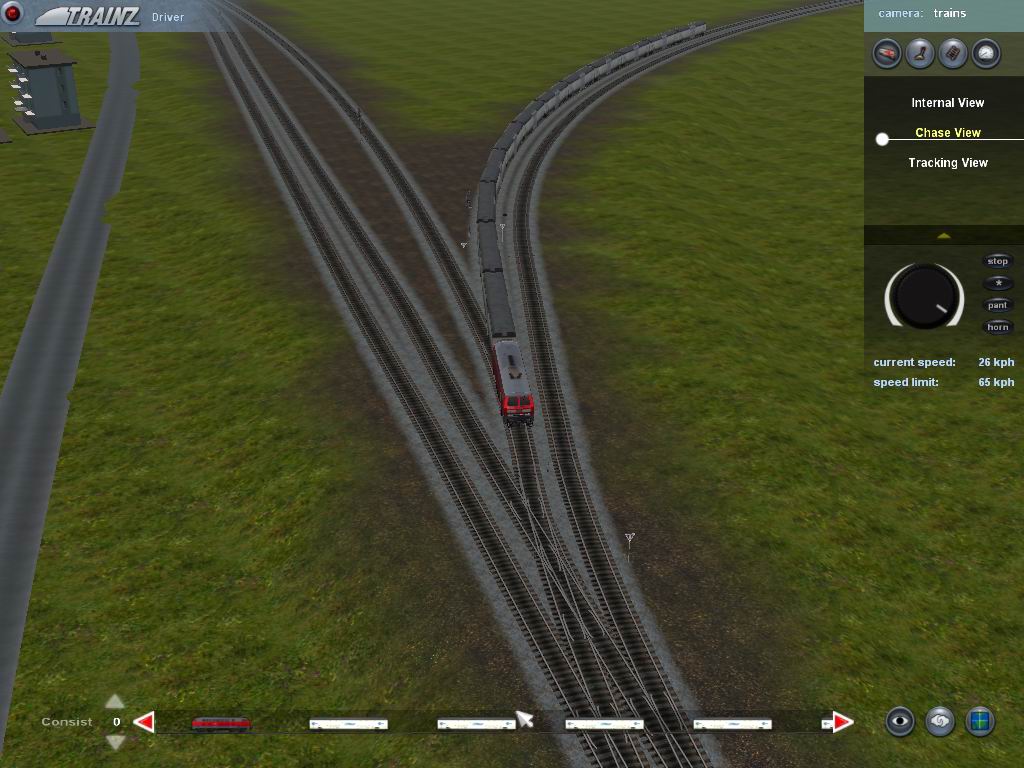1024x768 pixels.
Task: Open the speedometer gauge icon panel
Action: click(986, 53)
